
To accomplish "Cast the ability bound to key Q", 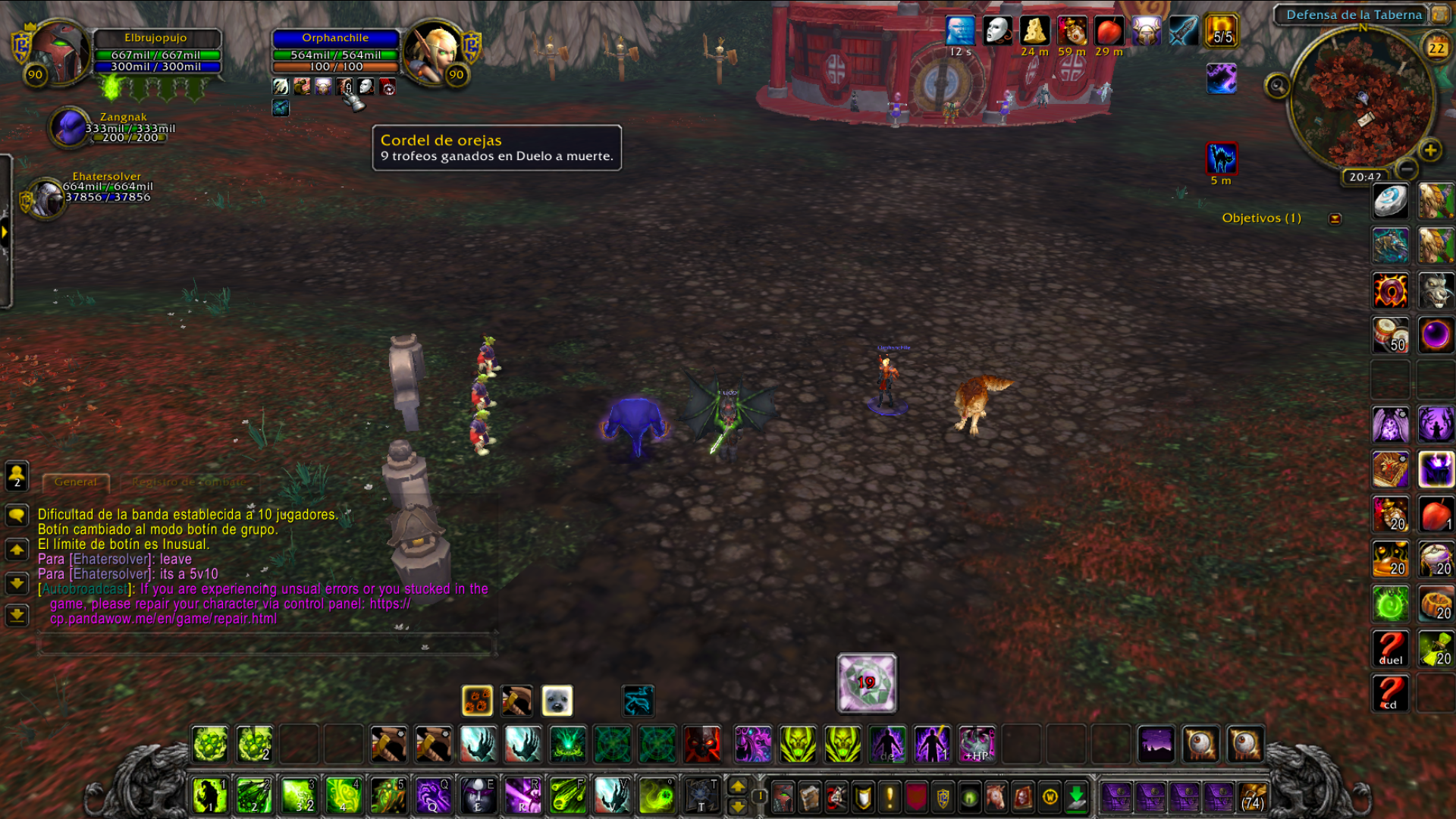I will coord(433,795).
